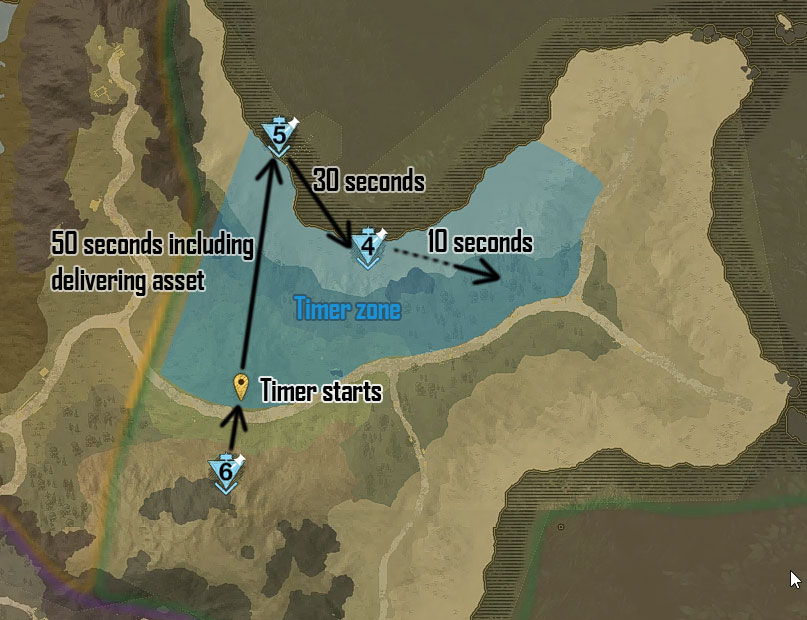Screen dimensions: 807x620
Task: Select map marker number 6
Action: click(226, 471)
